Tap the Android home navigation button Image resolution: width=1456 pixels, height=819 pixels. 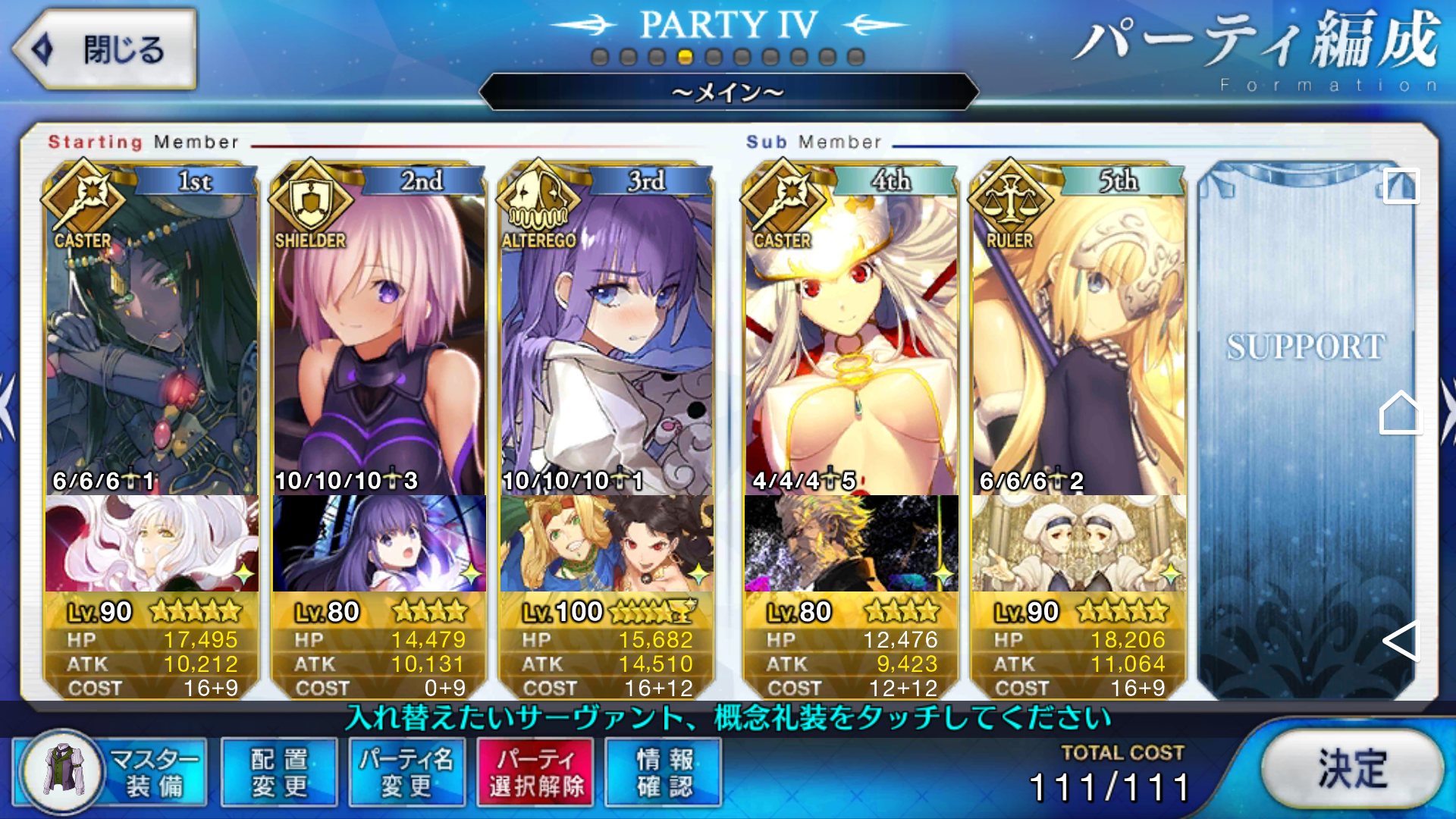click(x=1400, y=413)
